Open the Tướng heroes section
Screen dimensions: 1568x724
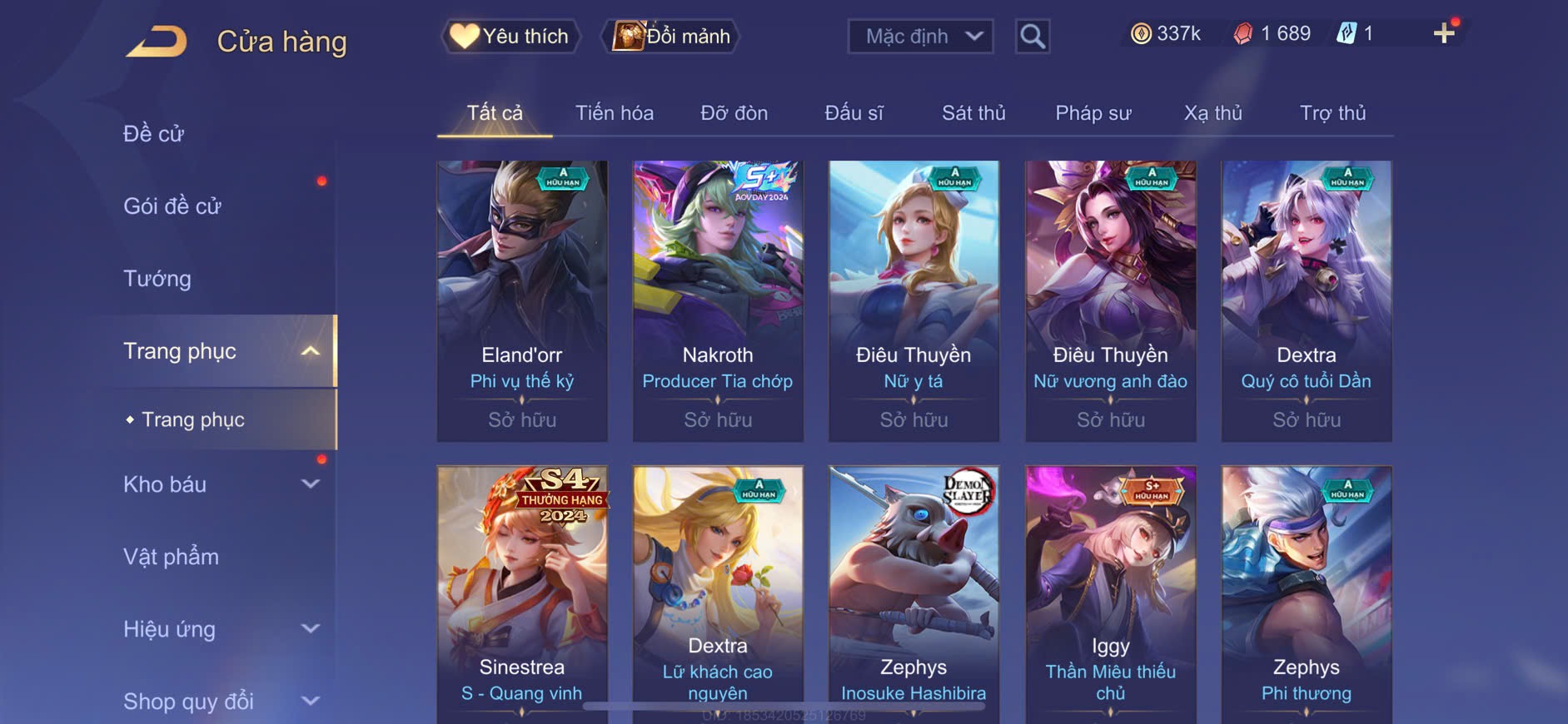(x=157, y=279)
